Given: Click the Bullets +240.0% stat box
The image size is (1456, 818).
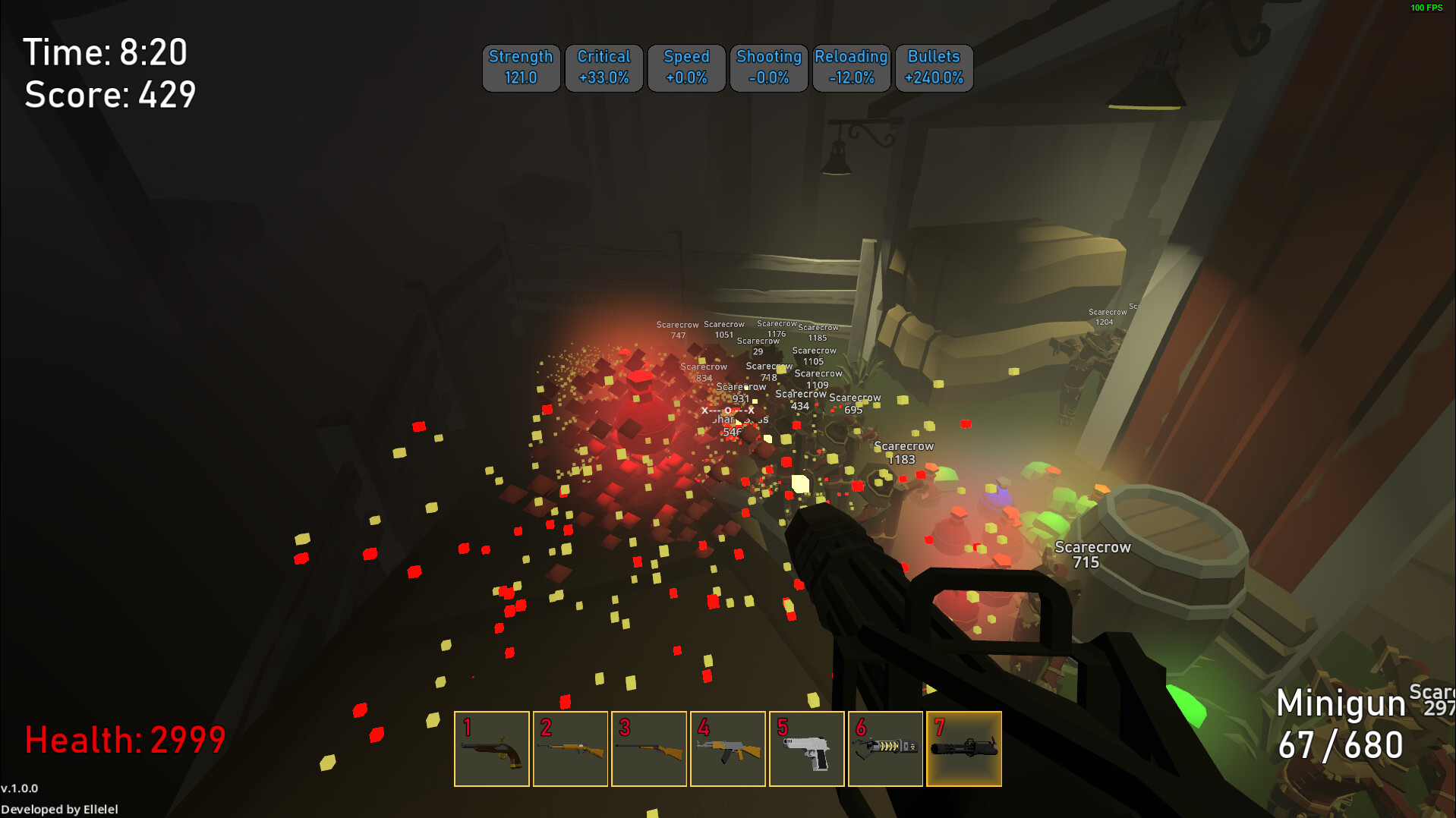Looking at the screenshot, I should tap(934, 68).
